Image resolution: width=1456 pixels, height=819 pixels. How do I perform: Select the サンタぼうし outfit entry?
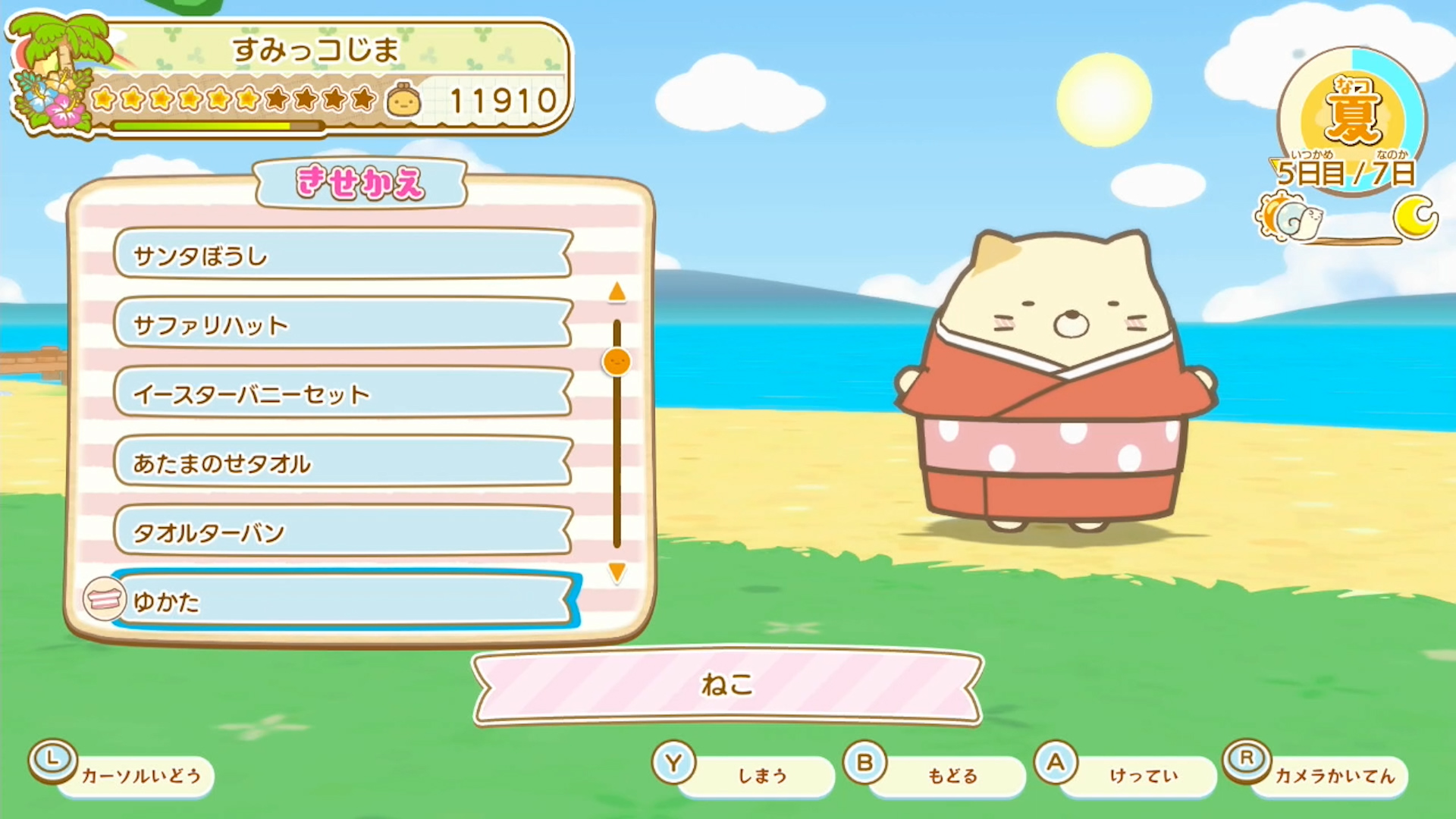pos(341,256)
